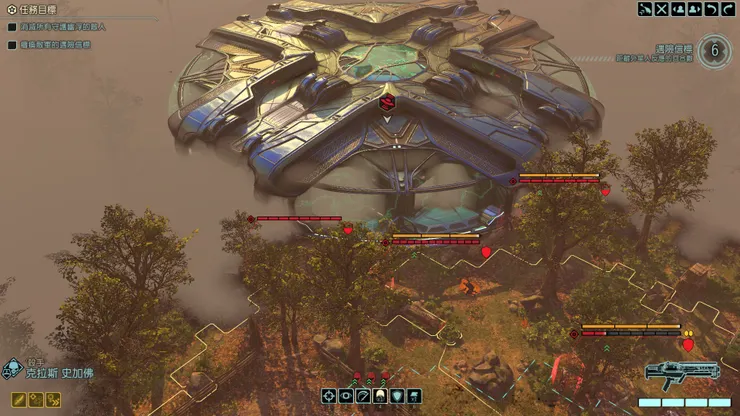Switch to the previous soldier
The image size is (740, 416).
click(678, 9)
